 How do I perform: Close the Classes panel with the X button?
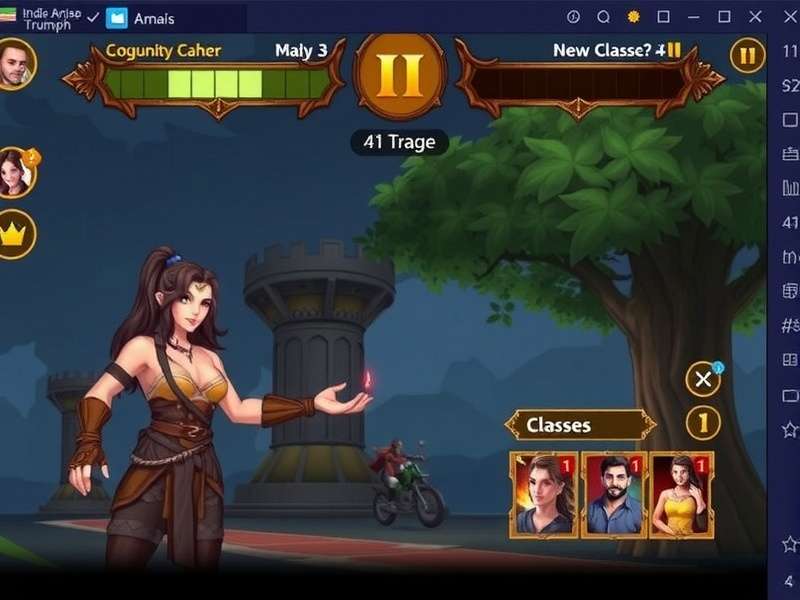coord(703,379)
